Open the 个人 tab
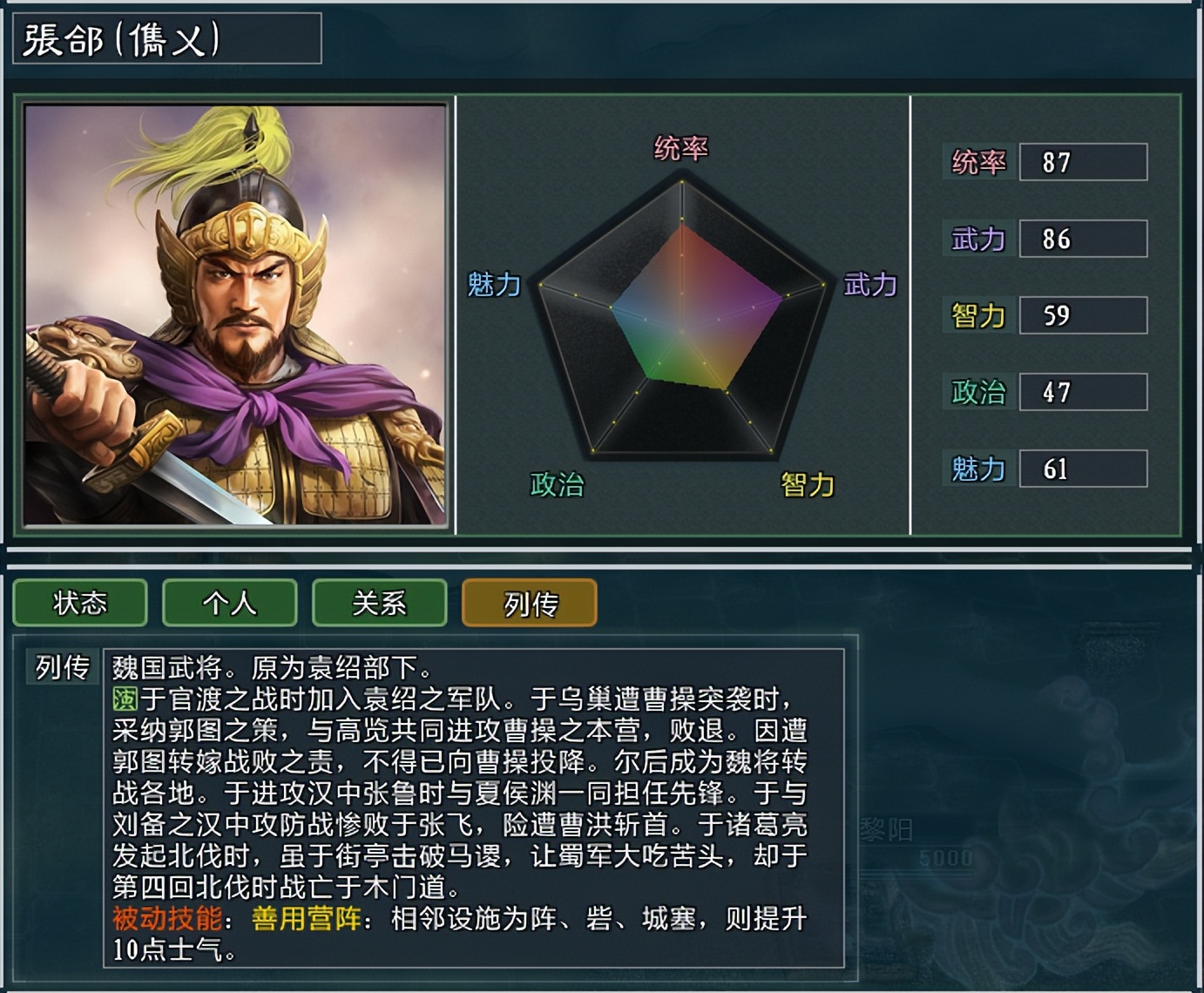Image resolution: width=1204 pixels, height=993 pixels. pos(229,603)
